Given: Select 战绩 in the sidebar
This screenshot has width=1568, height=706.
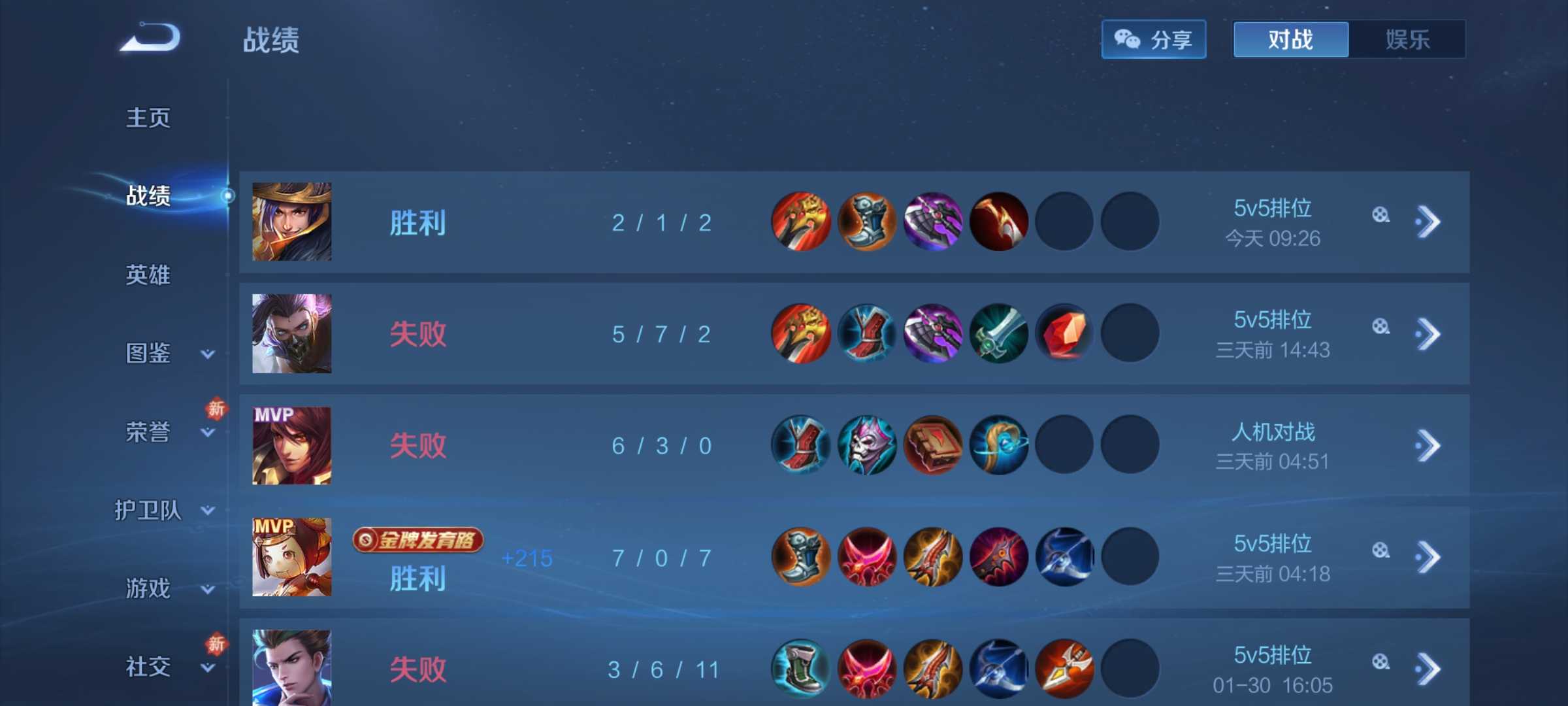Looking at the screenshot, I should coord(148,195).
